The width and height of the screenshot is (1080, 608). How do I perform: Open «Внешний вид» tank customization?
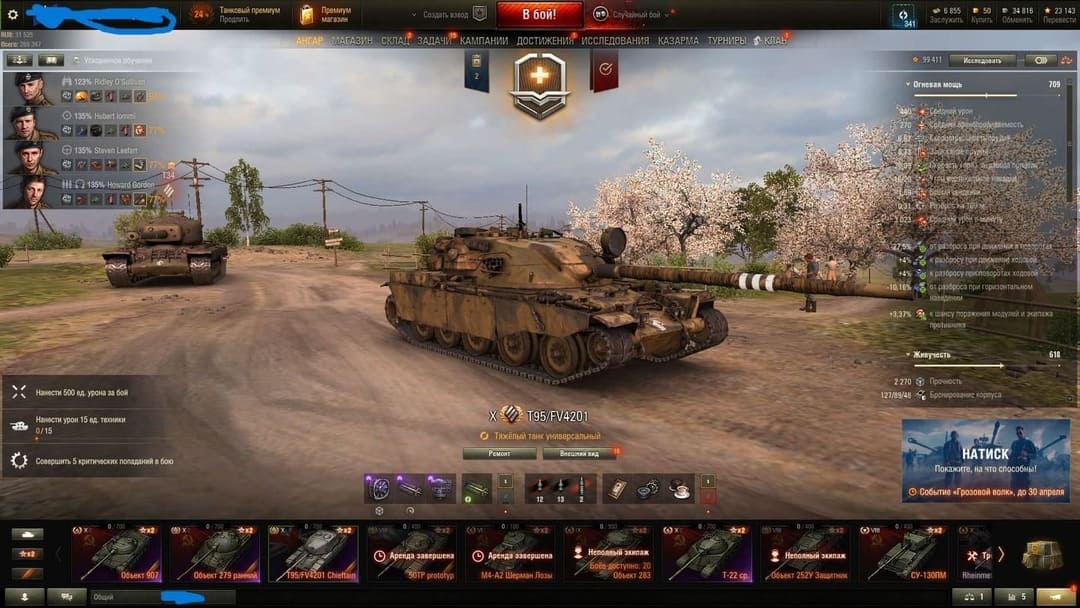coord(579,453)
